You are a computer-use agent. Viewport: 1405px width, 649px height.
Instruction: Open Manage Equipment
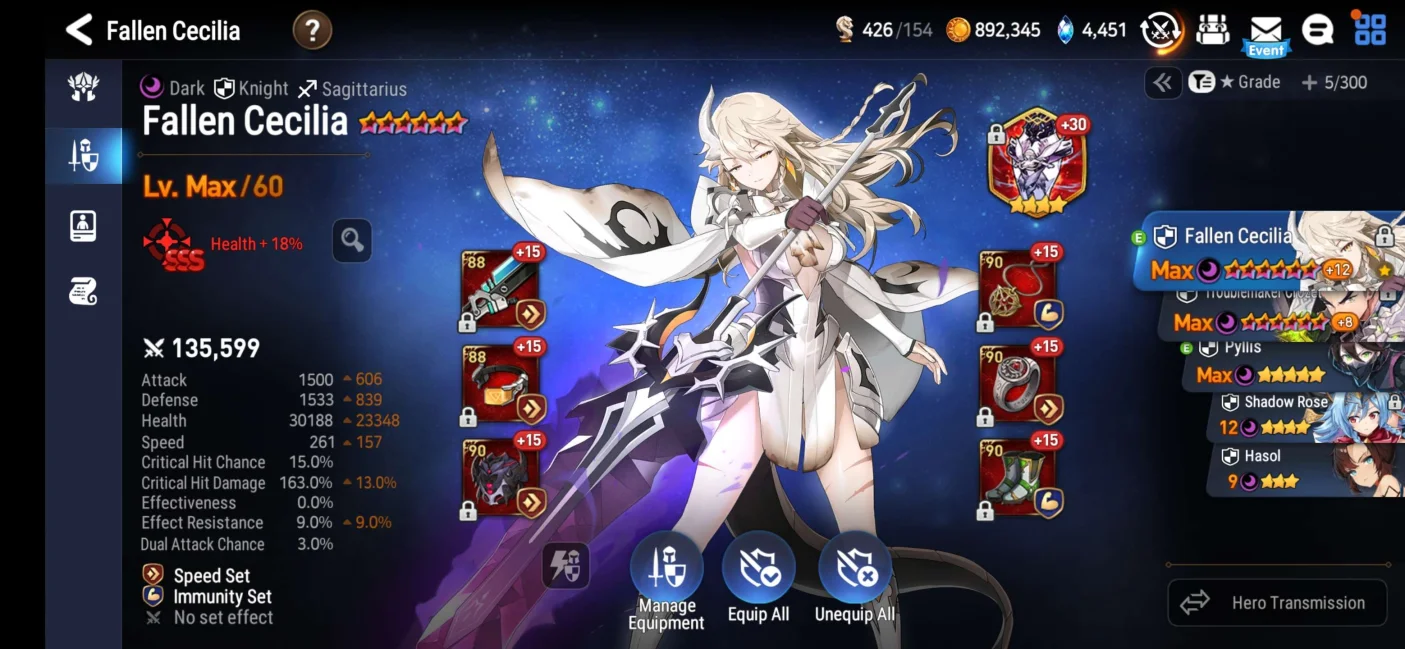pos(666,580)
